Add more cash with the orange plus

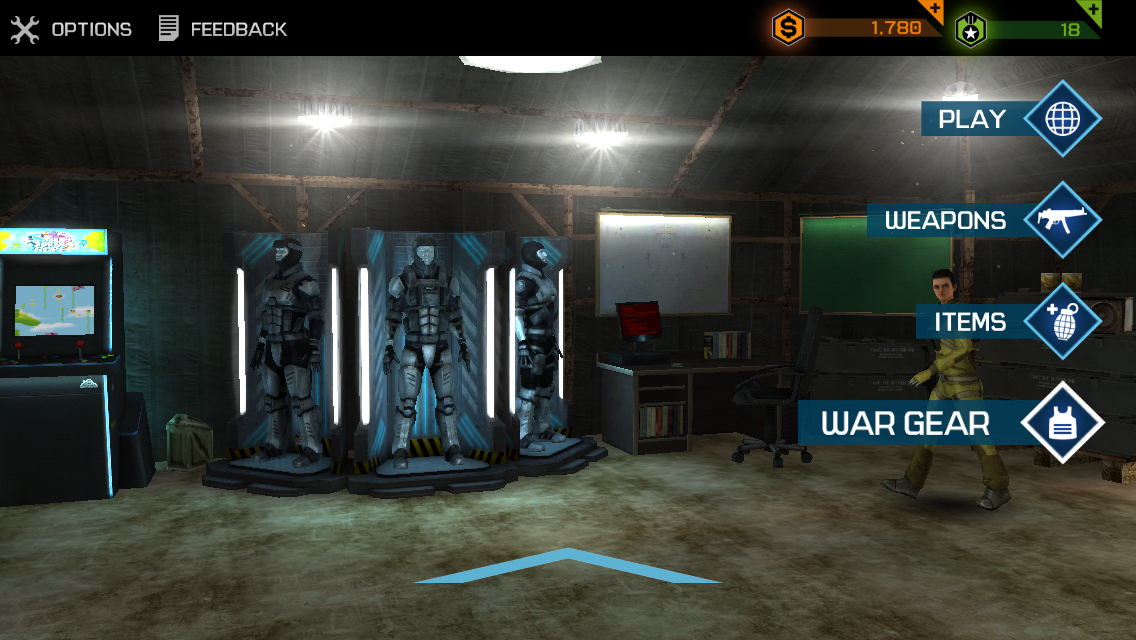tap(935, 11)
